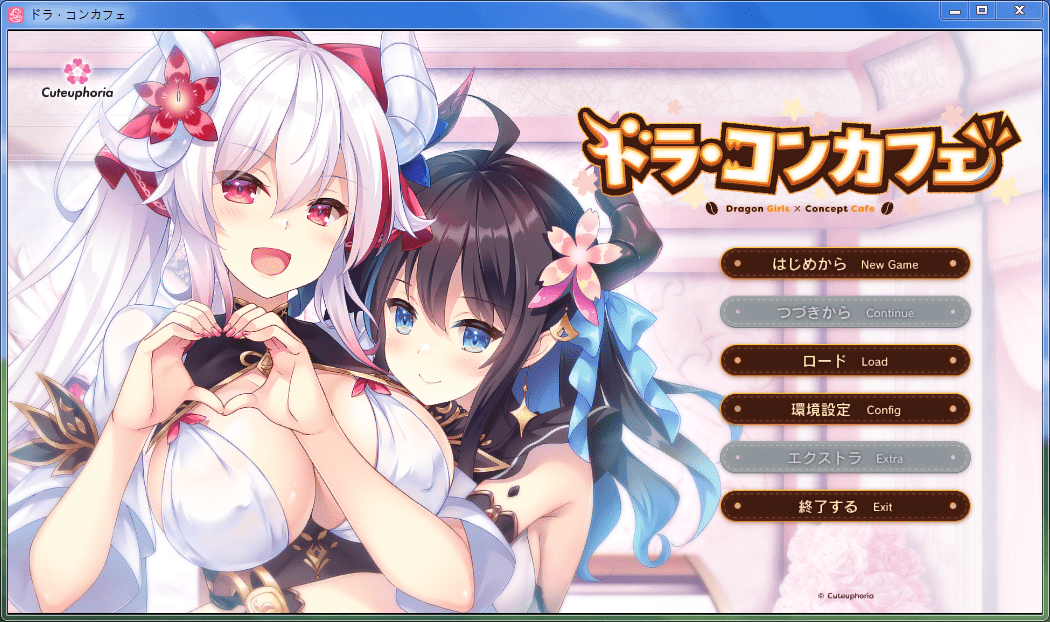Open the Config settings
This screenshot has width=1050, height=622.
coord(845,409)
